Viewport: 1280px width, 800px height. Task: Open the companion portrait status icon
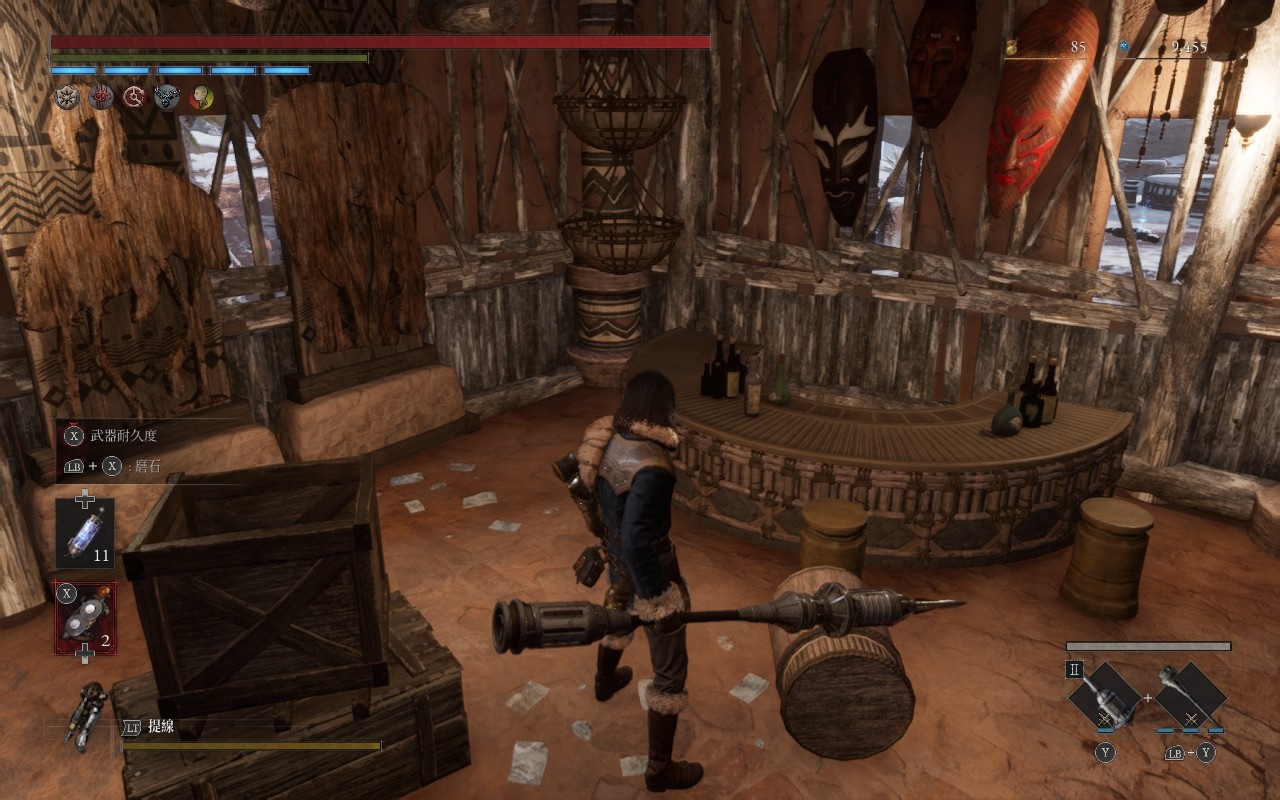(x=201, y=97)
